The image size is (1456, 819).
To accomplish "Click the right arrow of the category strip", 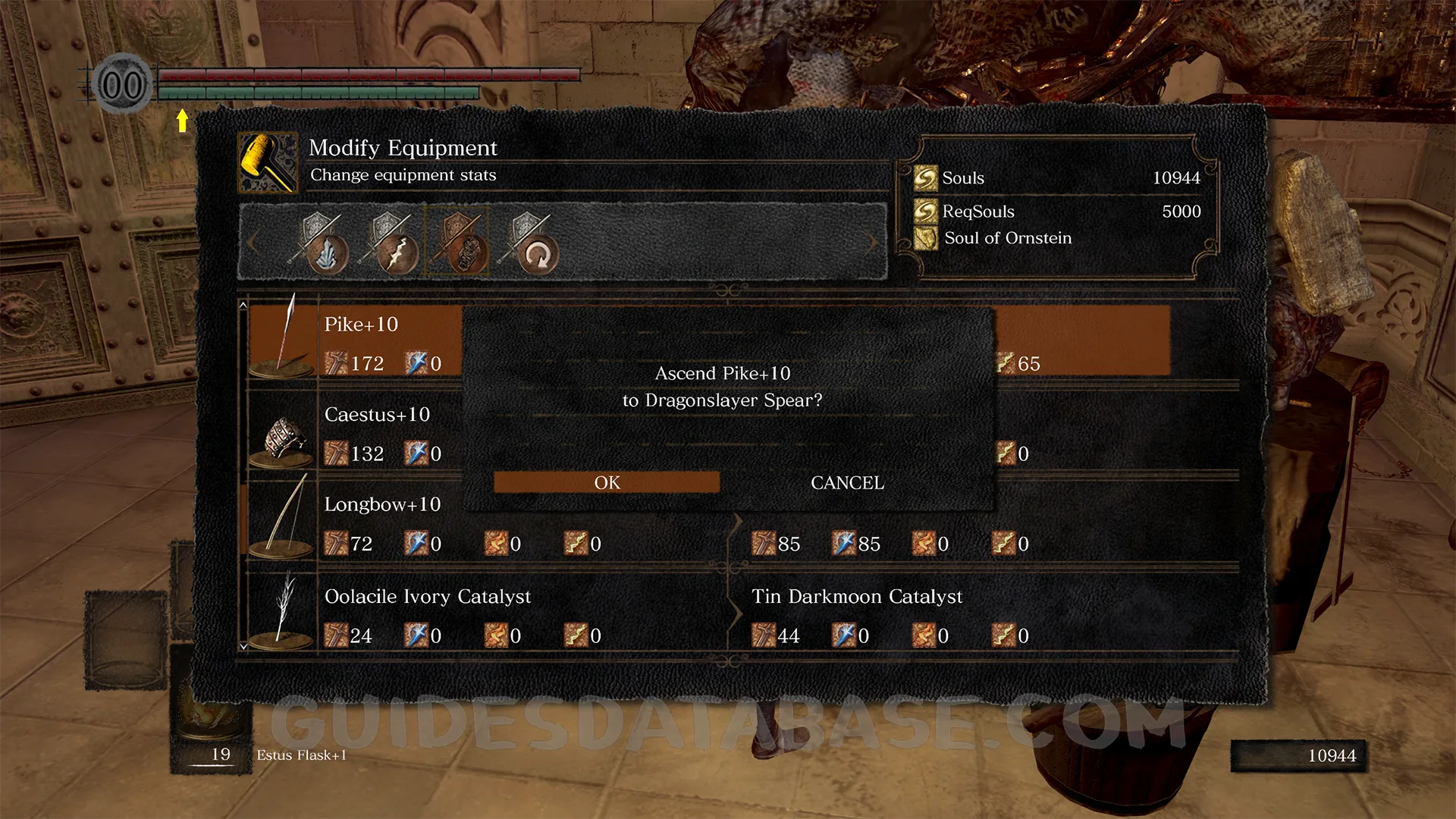I will pos(872,243).
